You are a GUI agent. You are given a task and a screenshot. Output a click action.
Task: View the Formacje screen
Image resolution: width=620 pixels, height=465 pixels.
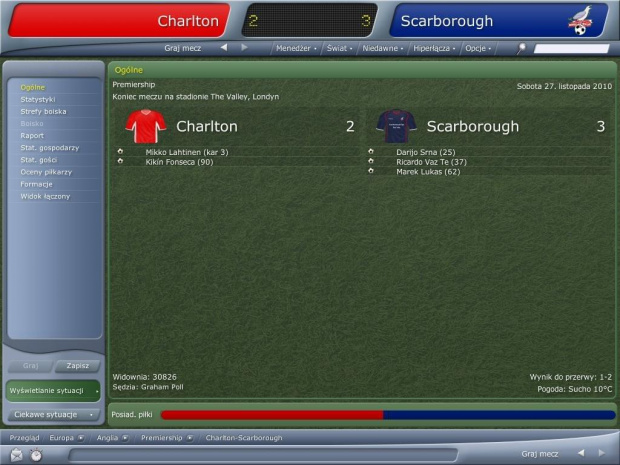coord(36,183)
